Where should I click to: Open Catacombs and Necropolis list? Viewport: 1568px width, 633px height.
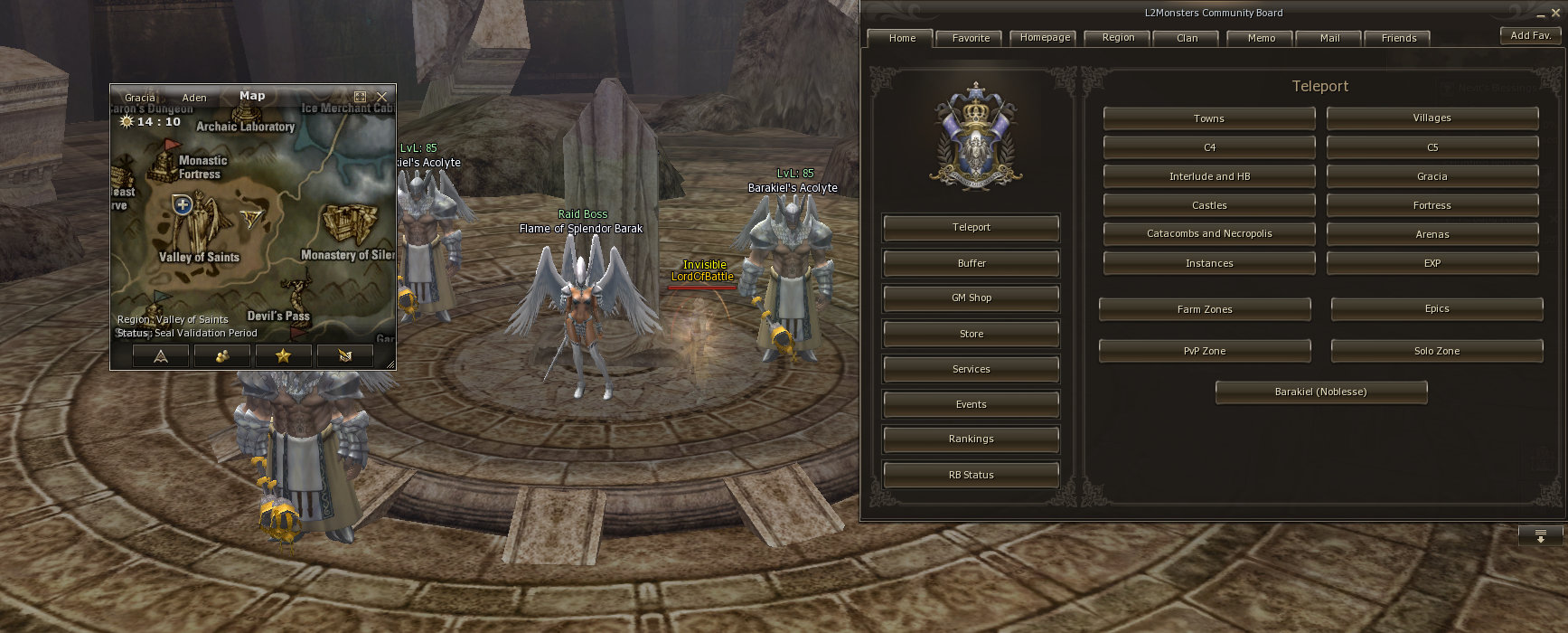click(x=1208, y=233)
